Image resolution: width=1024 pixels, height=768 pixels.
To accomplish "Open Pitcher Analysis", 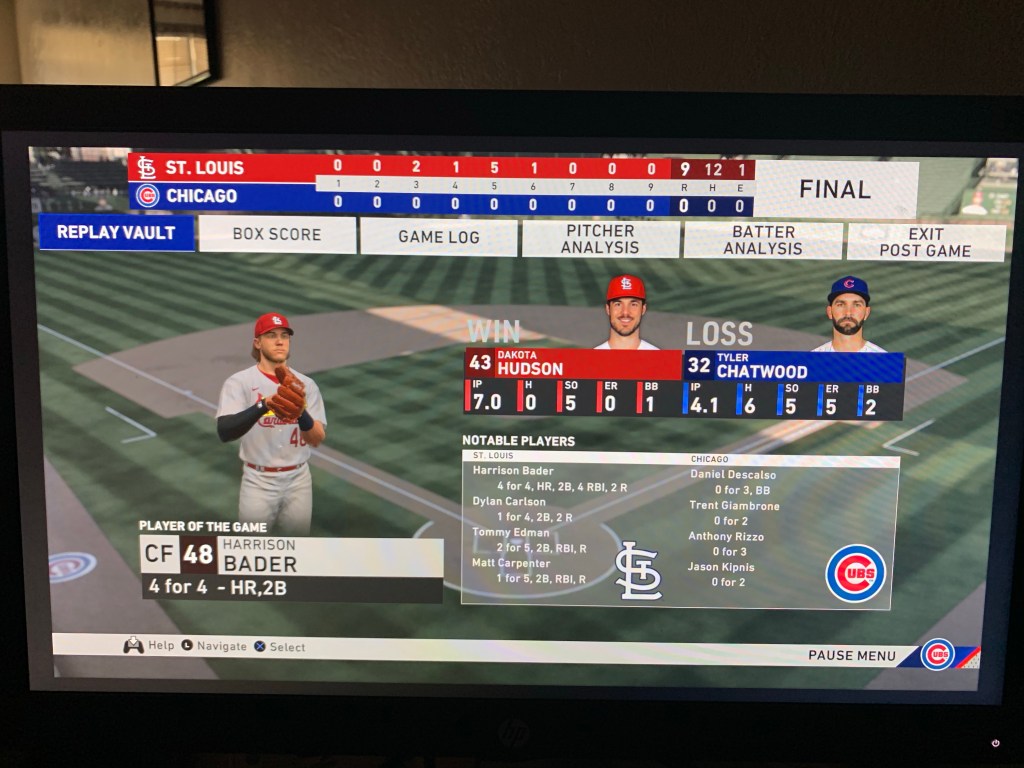I will (x=600, y=239).
